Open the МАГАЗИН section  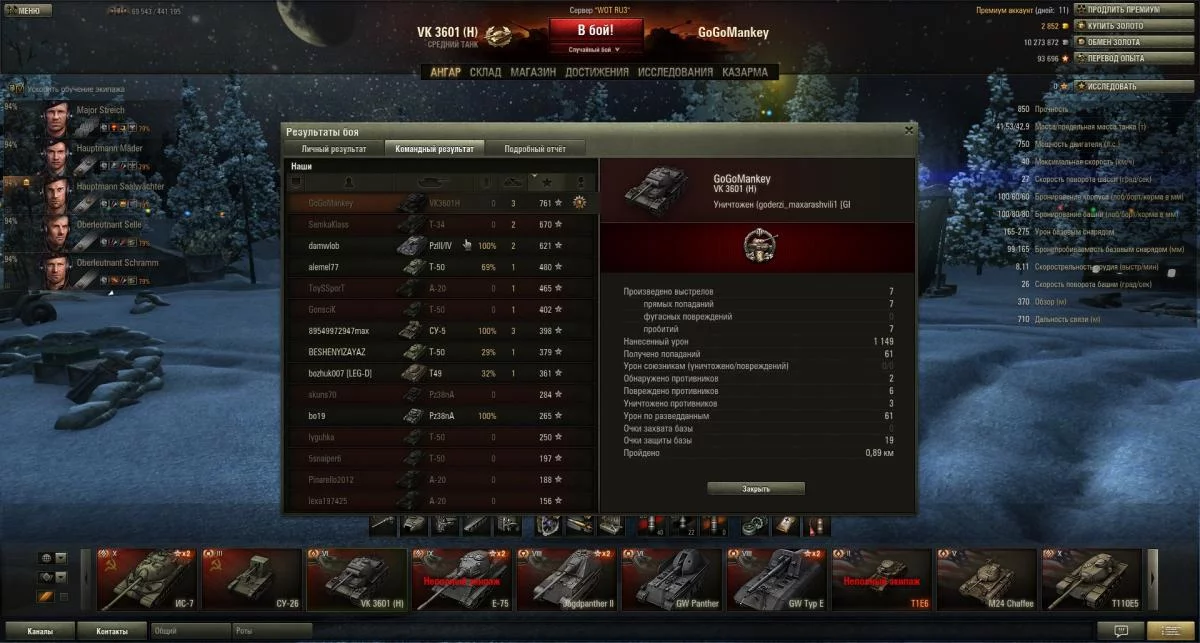tap(533, 72)
